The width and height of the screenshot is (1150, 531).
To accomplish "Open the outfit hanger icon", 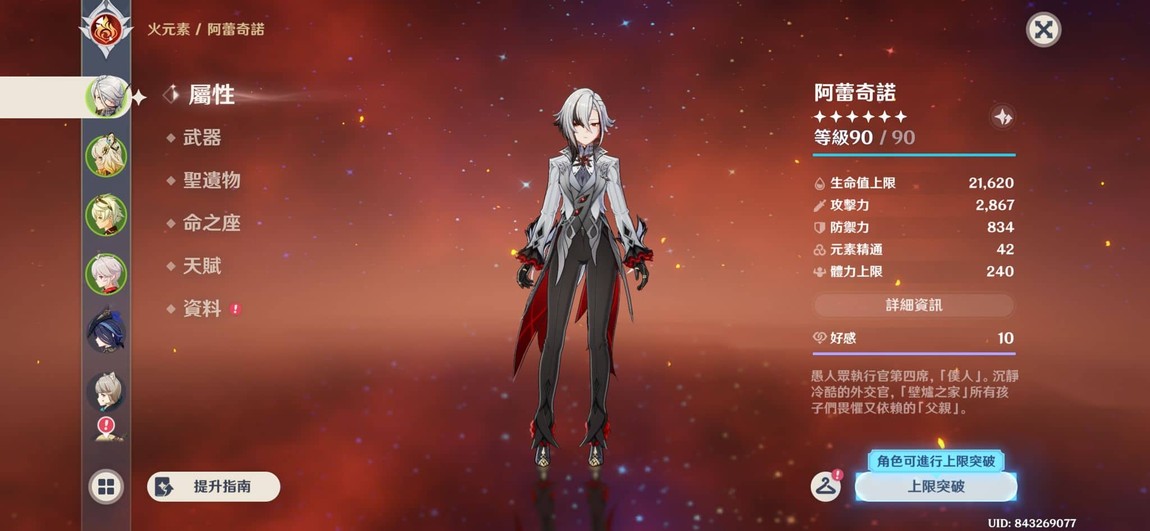I will (x=825, y=486).
